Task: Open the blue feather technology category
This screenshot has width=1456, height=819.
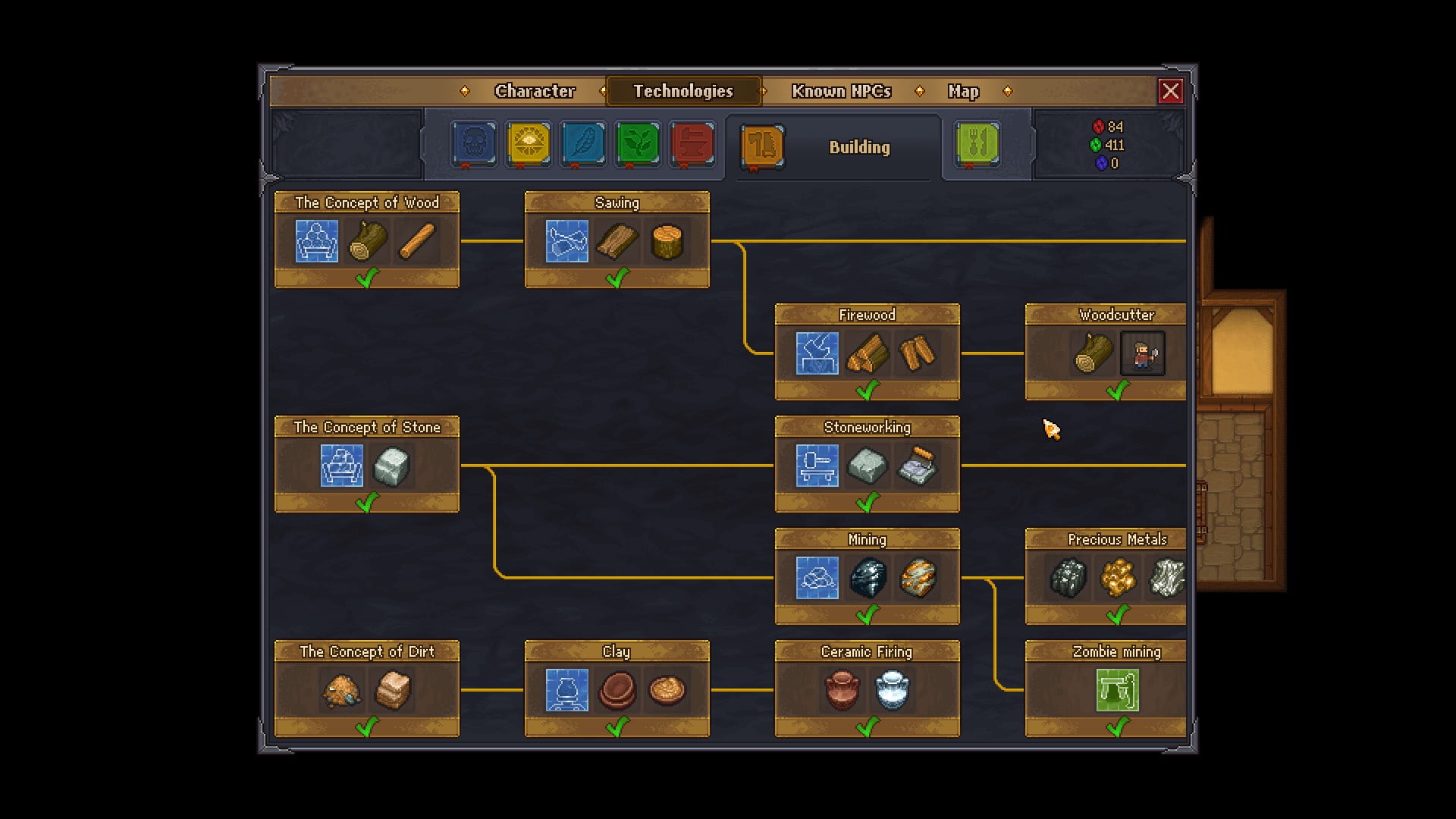Action: tap(583, 143)
